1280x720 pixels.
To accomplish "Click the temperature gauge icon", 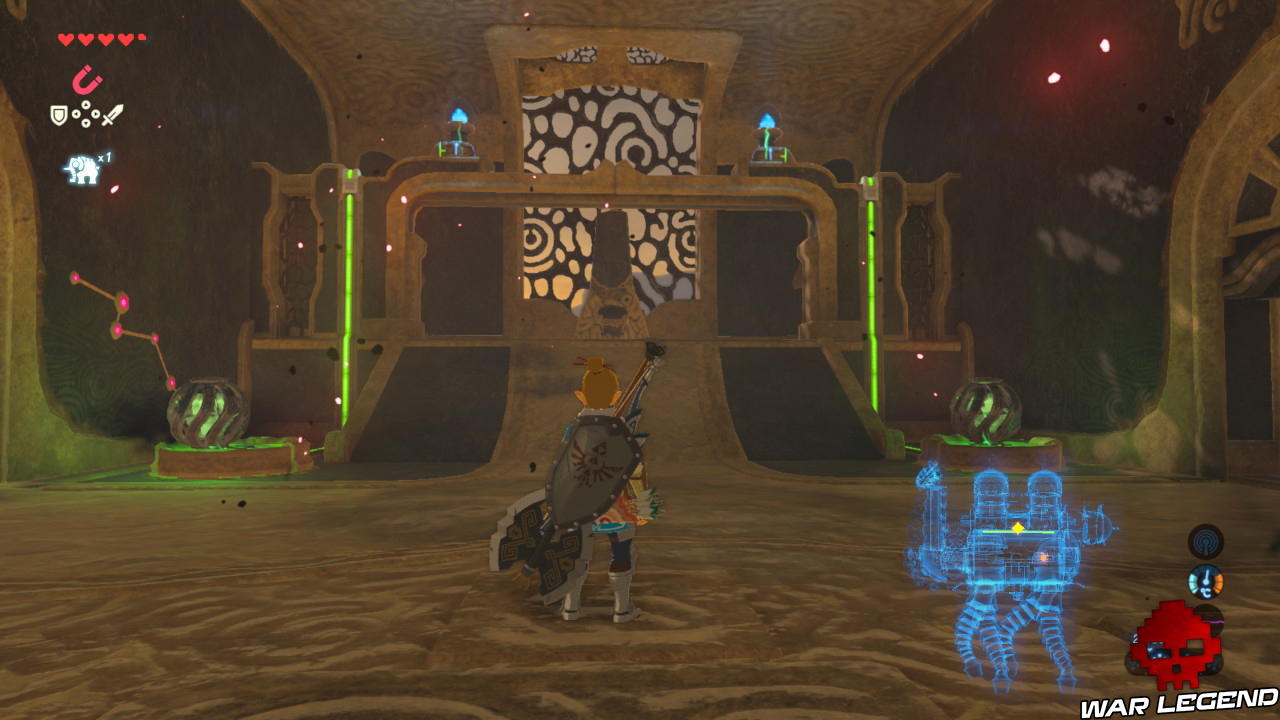I will [1206, 581].
